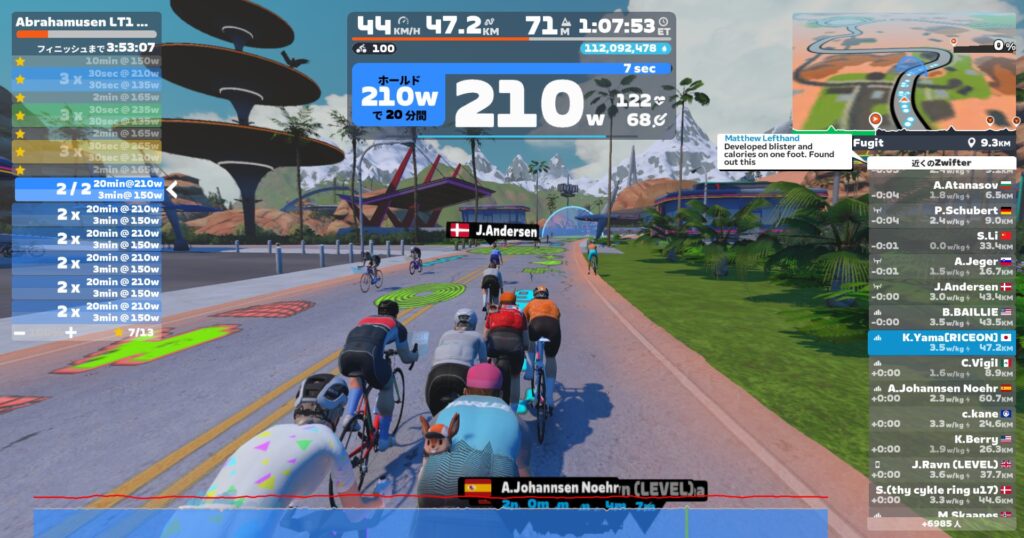The image size is (1024, 538).
Task: Pick C.Vigil from the rider list
Action: 941,368
